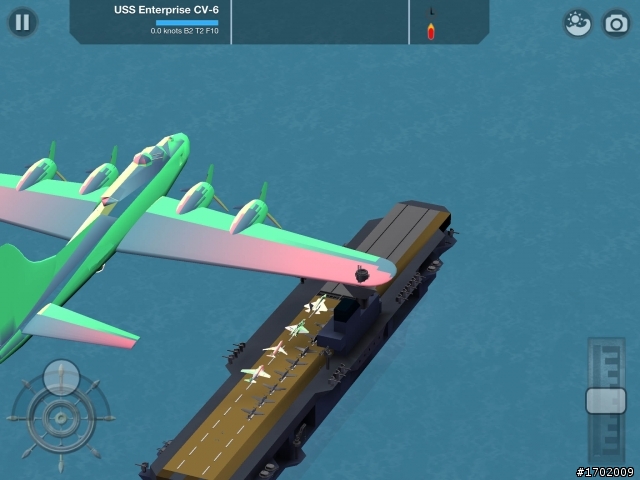
Task: Select the red ship marker in the top bar
Action: tap(431, 30)
